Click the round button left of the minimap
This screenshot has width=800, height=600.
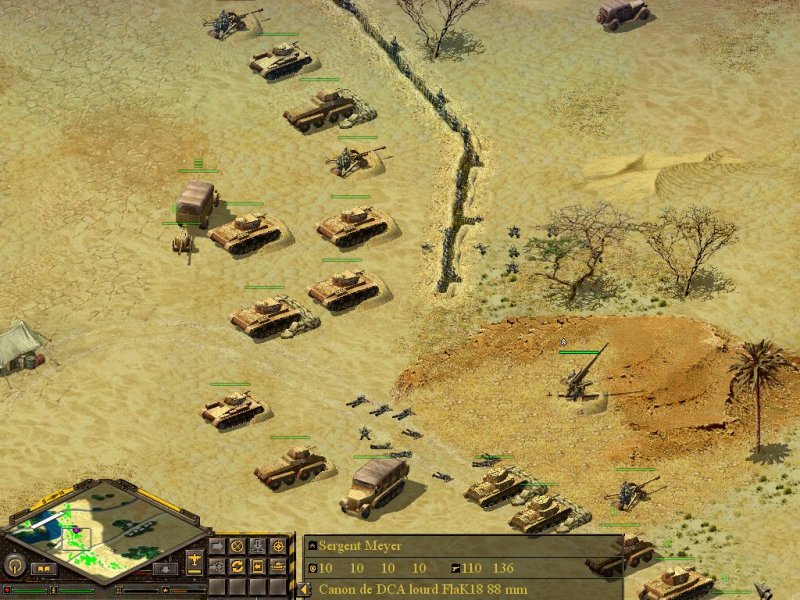point(15,565)
